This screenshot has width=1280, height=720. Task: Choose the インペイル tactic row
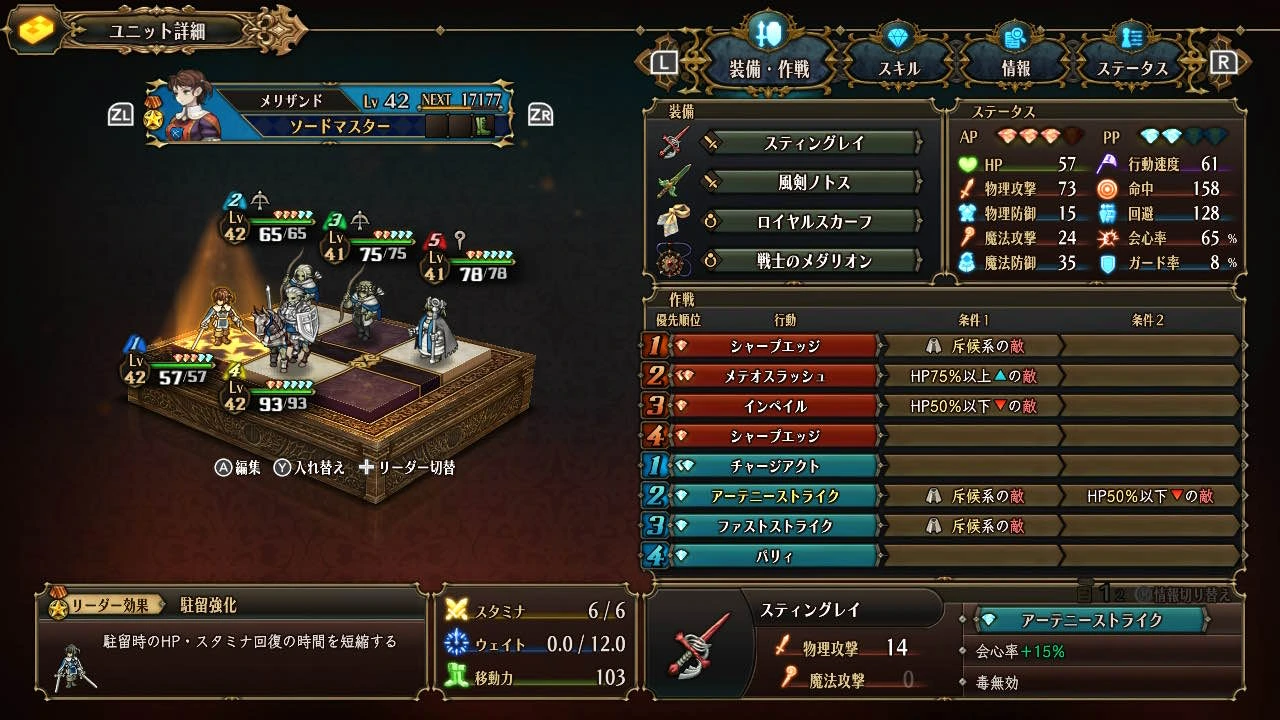coord(775,406)
